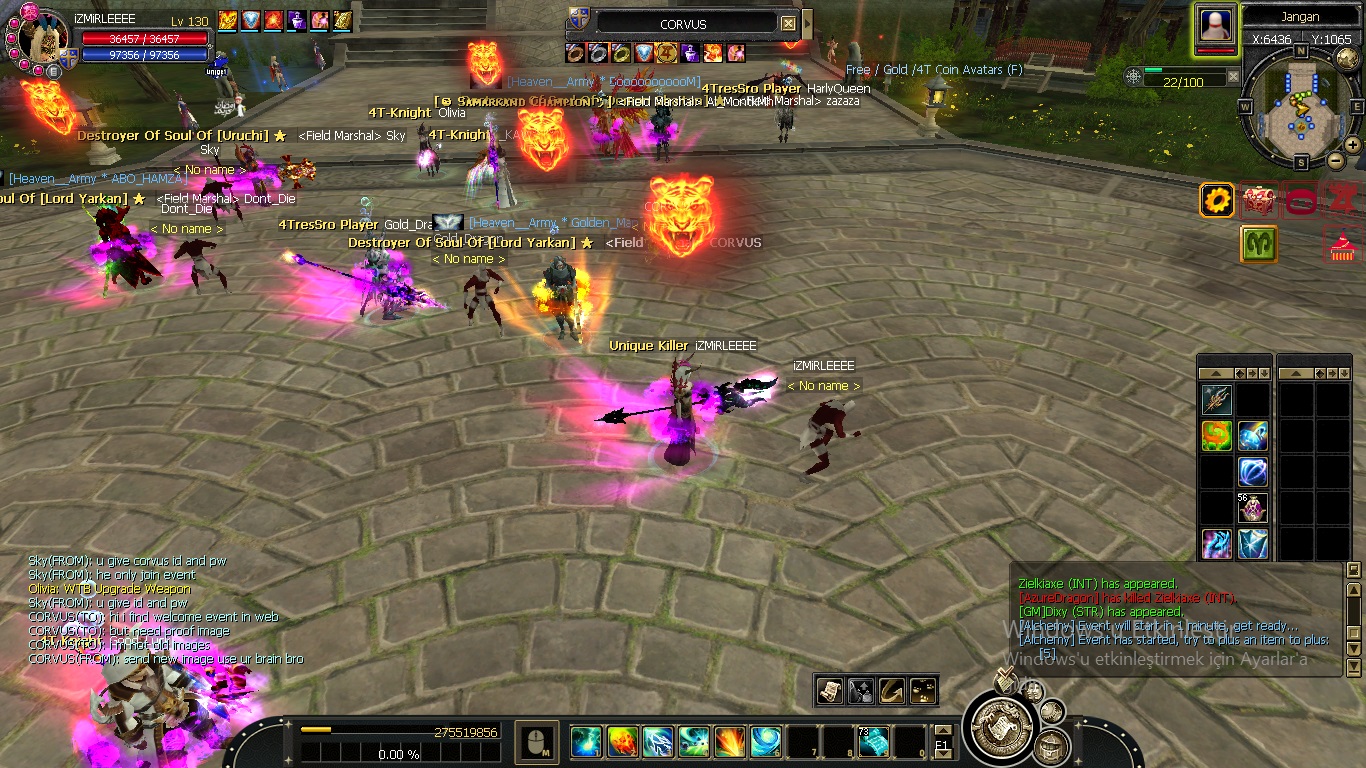1366x768 pixels.
Task: Zoom in on the minimap
Action: pyautogui.click(x=1352, y=145)
